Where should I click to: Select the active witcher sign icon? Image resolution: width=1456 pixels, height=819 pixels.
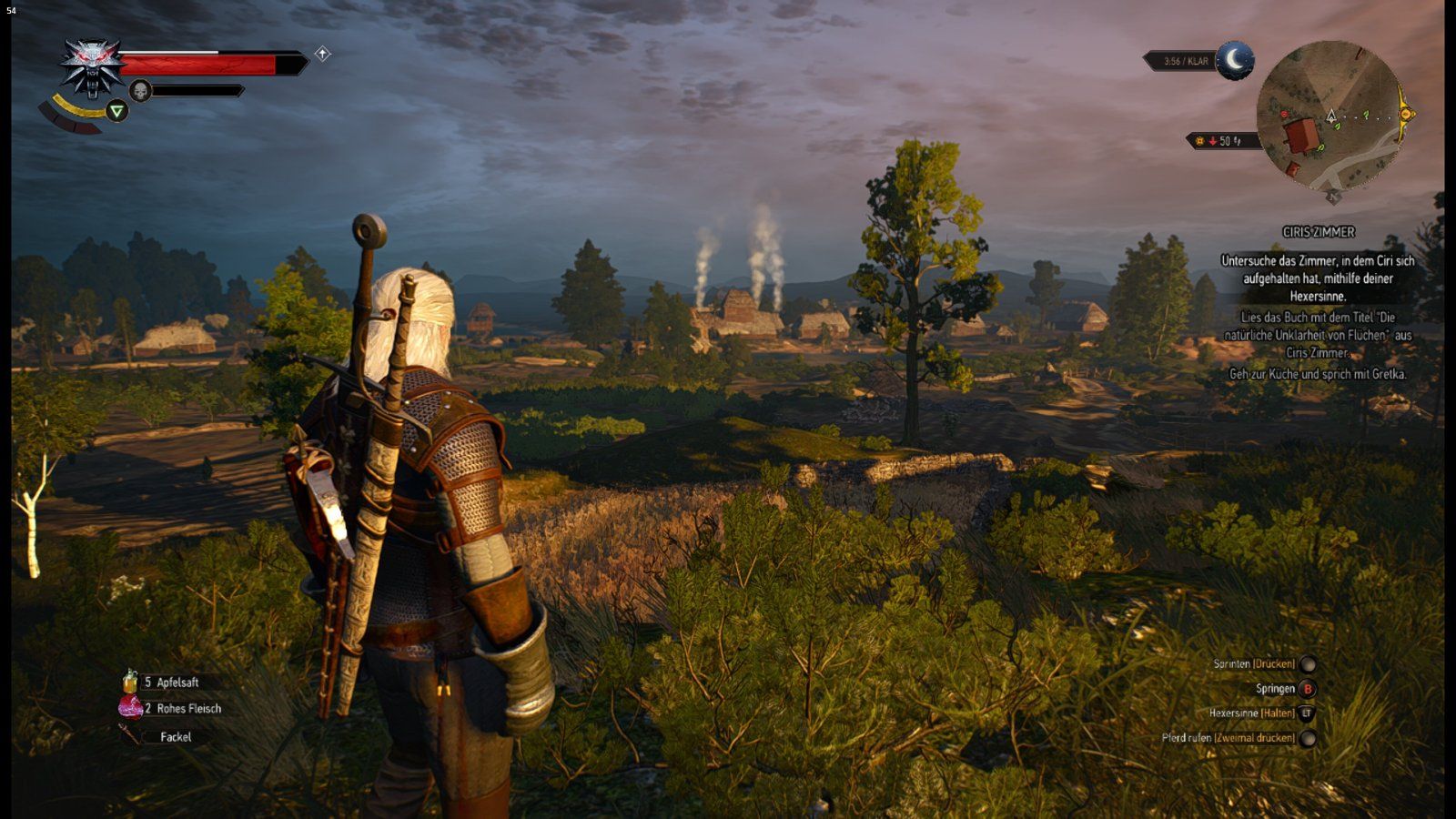116,112
